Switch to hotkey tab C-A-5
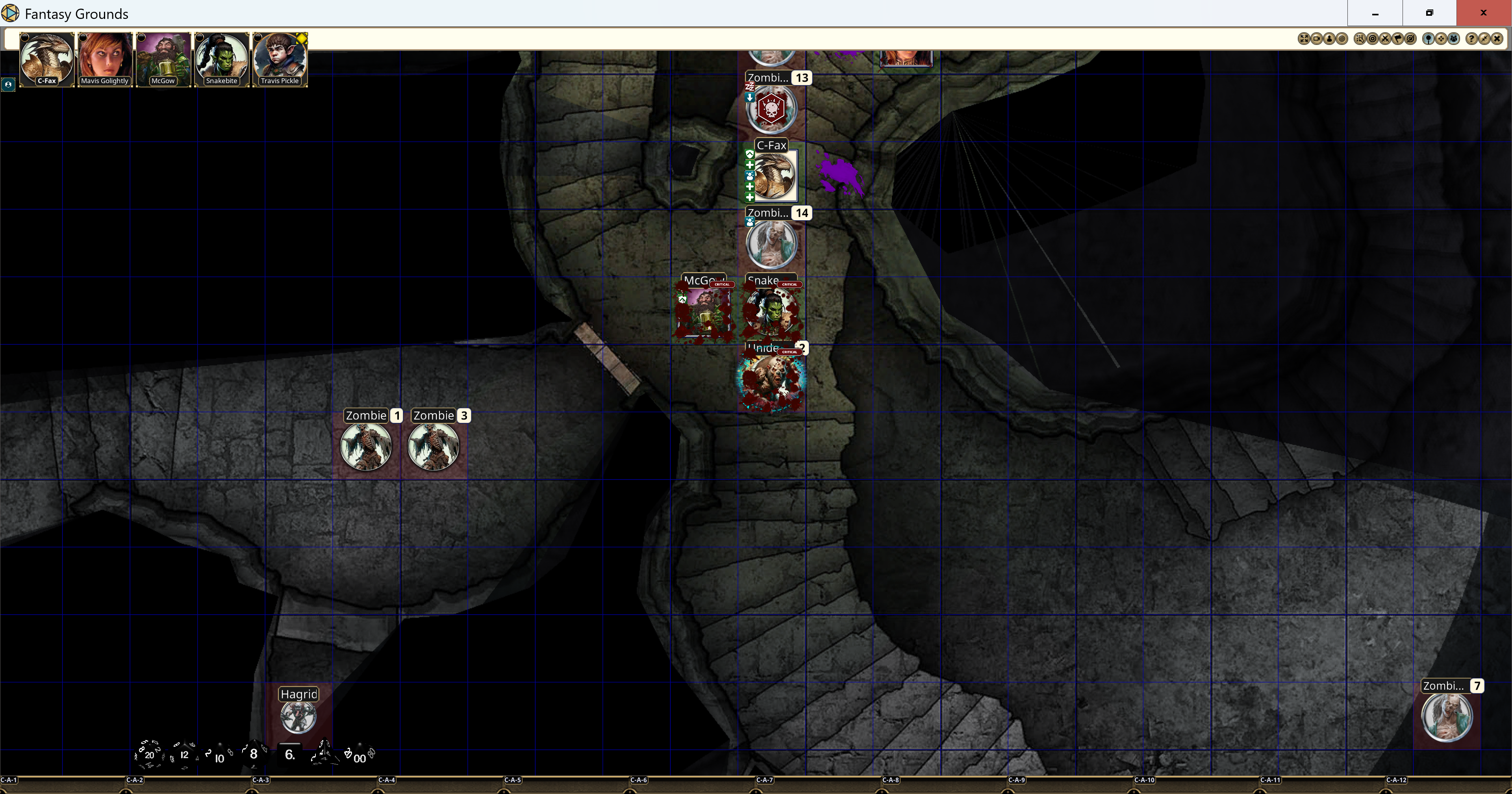 pyautogui.click(x=513, y=780)
